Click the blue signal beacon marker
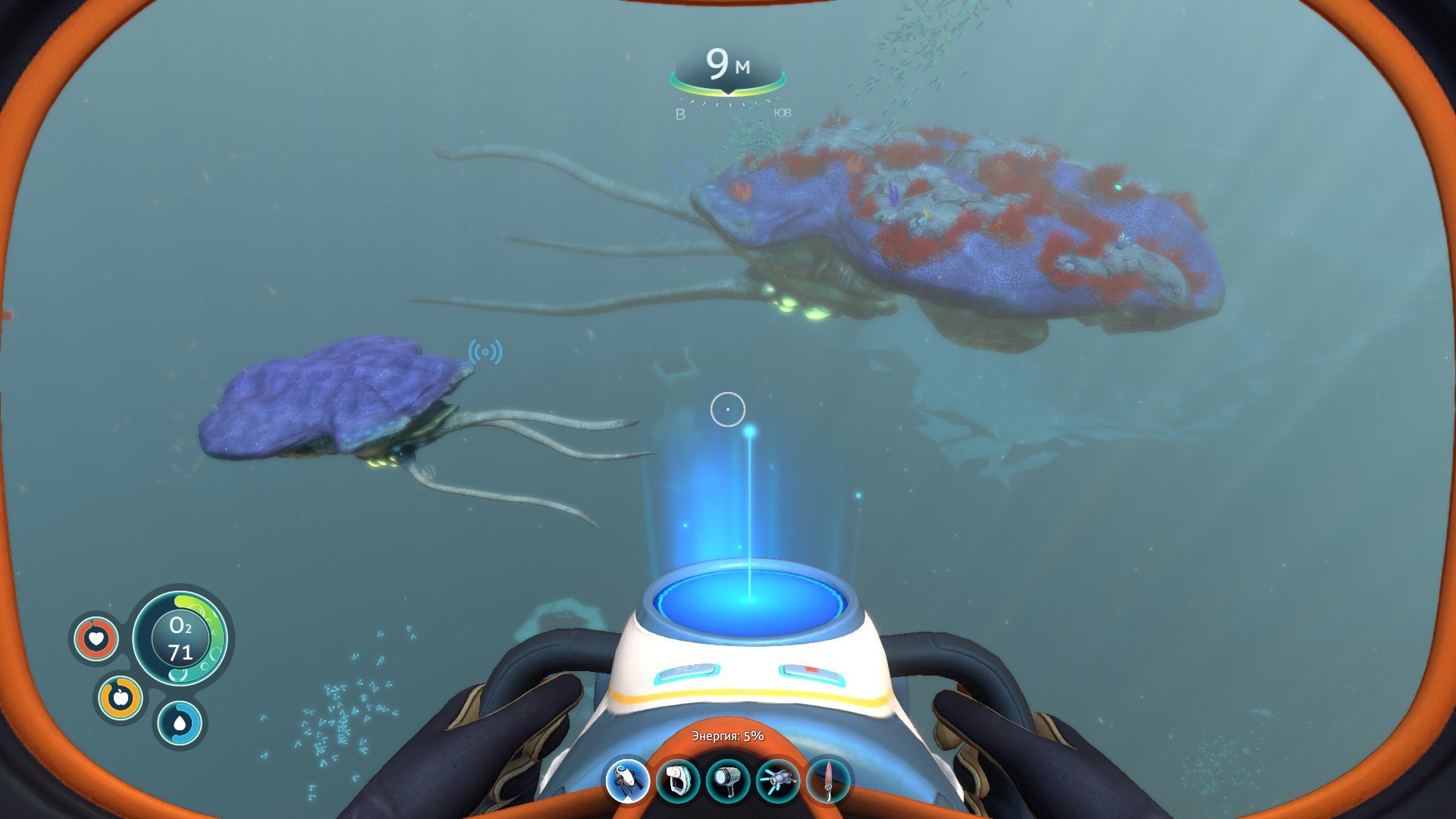Image resolution: width=1456 pixels, height=819 pixels. coord(485,352)
